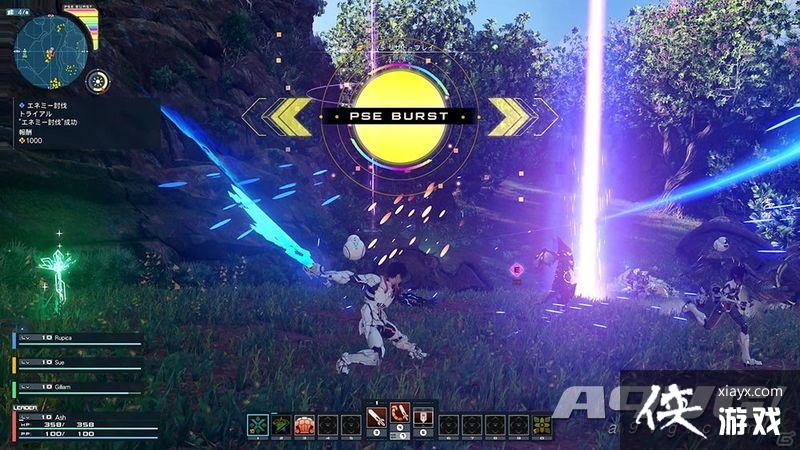800x450 pixels.
Task: Activate the teal highlighted first hotbar slot
Action: click(258, 425)
